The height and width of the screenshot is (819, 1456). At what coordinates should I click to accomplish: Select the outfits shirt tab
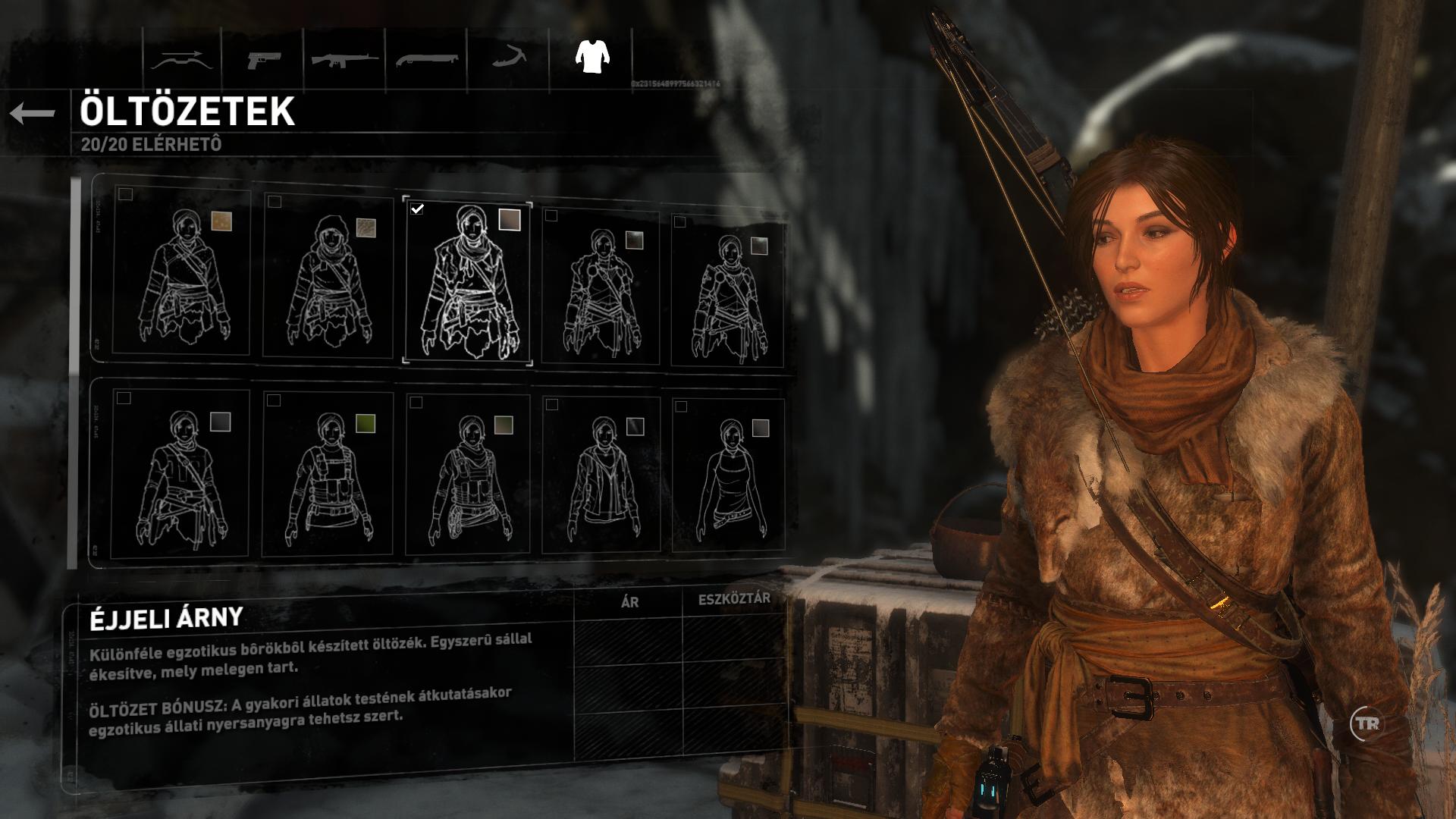tap(591, 58)
